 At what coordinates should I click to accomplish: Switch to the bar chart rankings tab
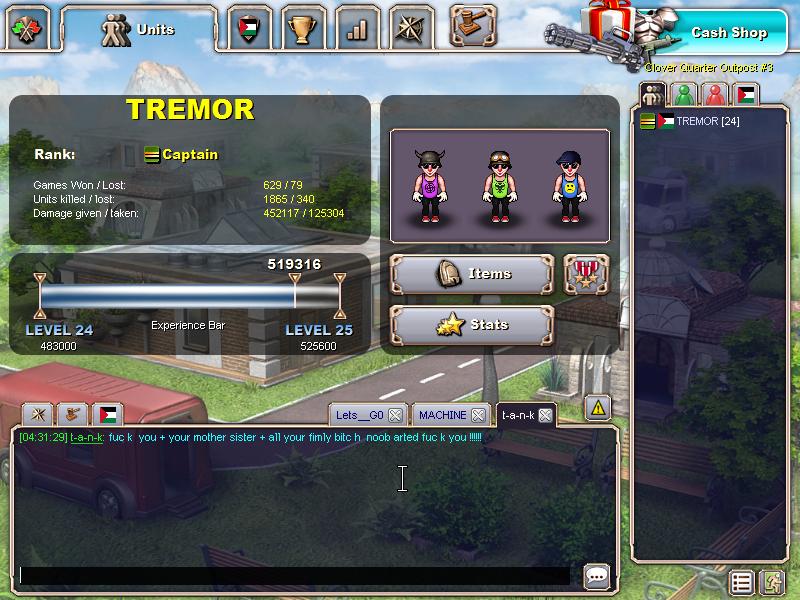pyautogui.click(x=356, y=29)
